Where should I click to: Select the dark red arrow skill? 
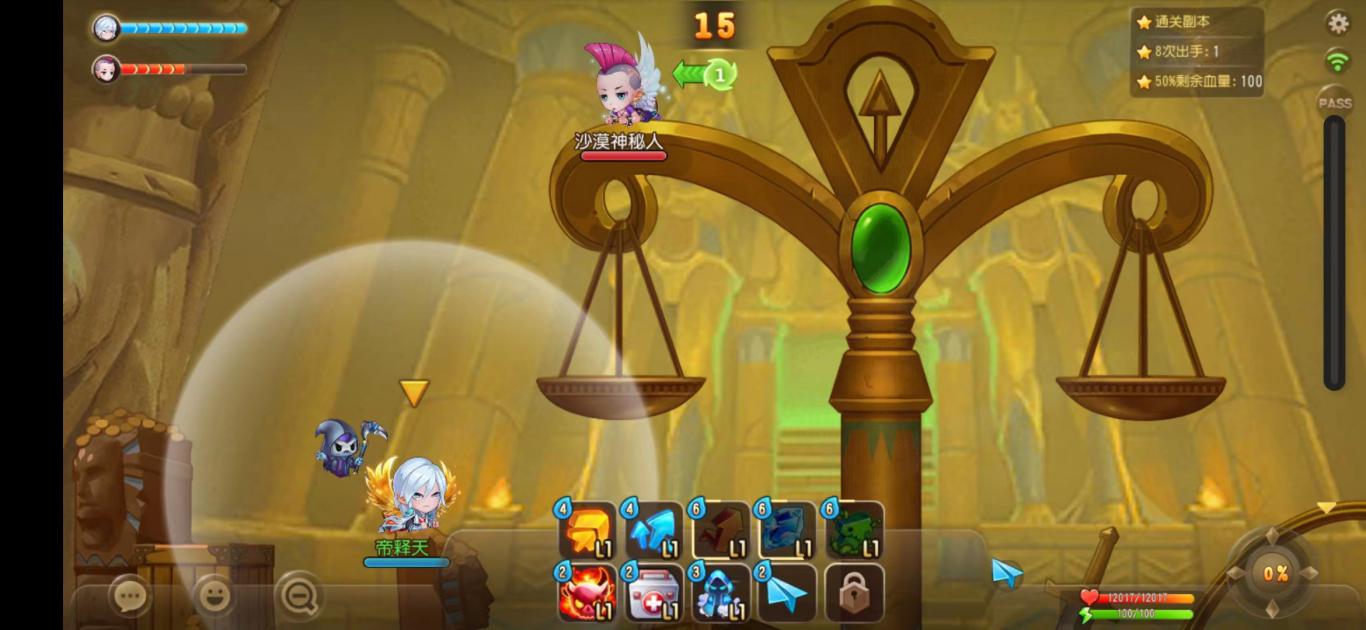click(x=721, y=531)
